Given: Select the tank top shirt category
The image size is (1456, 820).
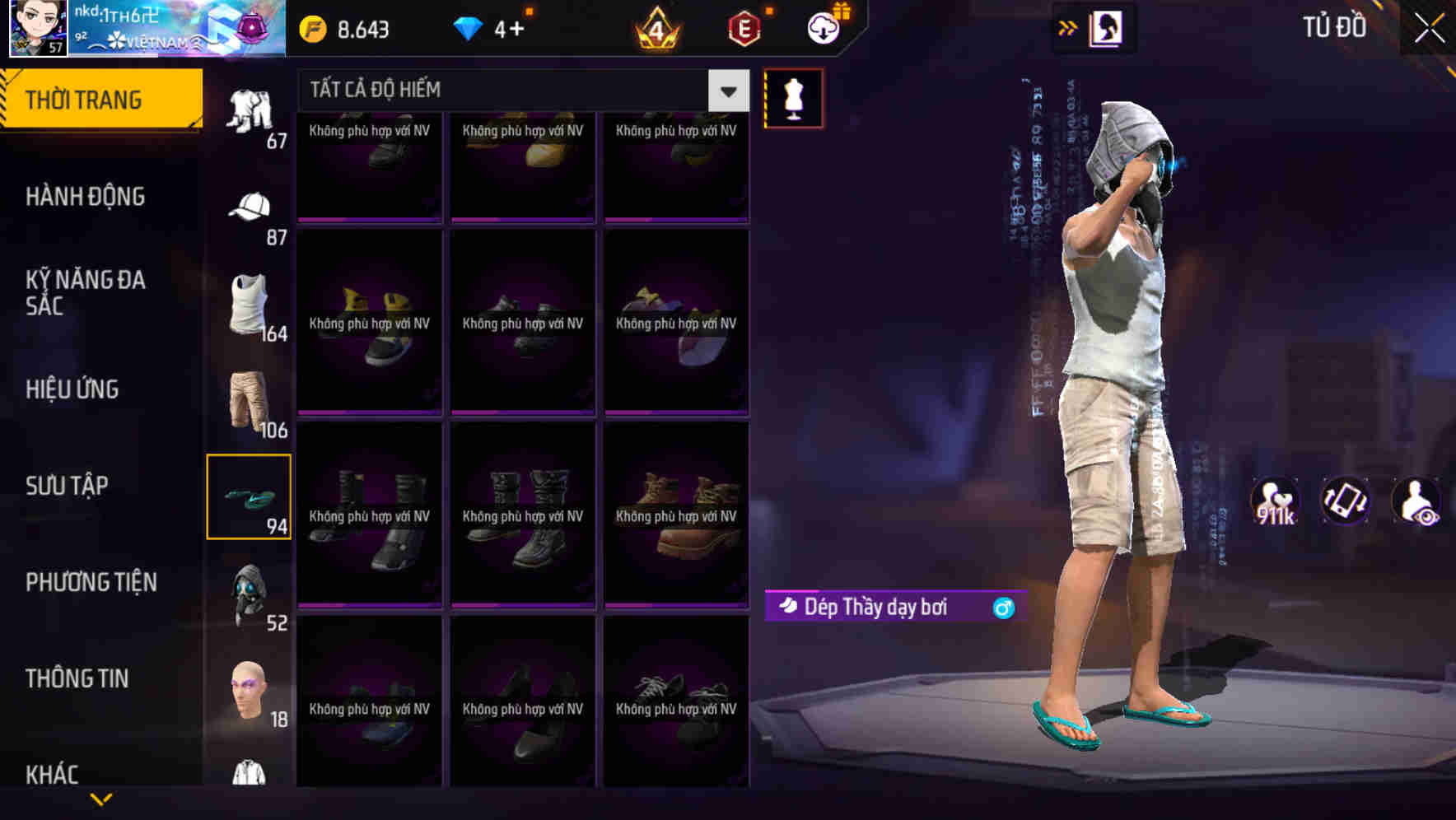Looking at the screenshot, I should [250, 305].
